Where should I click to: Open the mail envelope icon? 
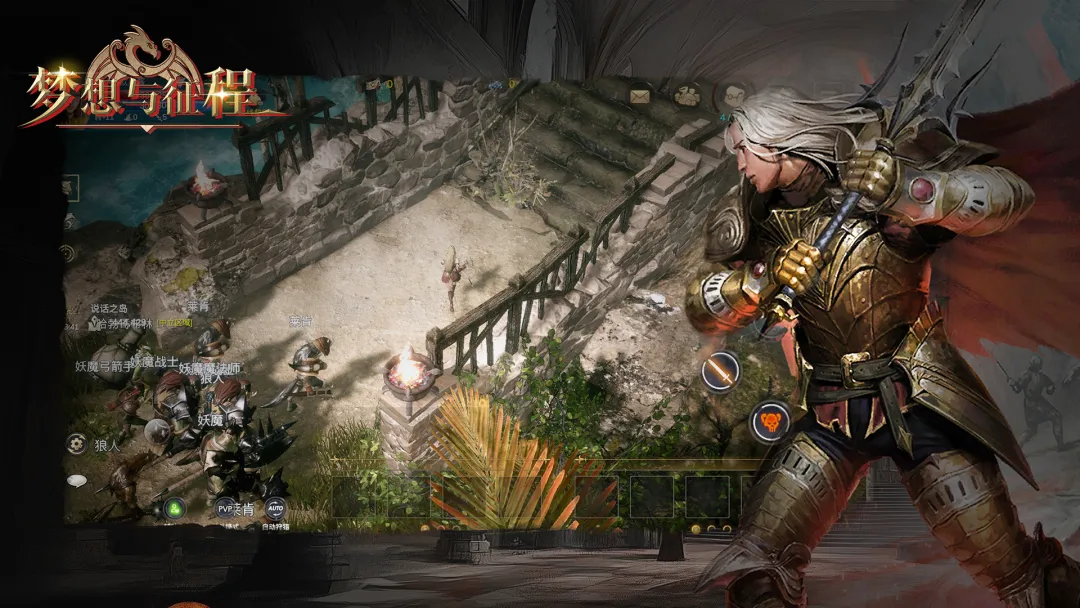(640, 96)
